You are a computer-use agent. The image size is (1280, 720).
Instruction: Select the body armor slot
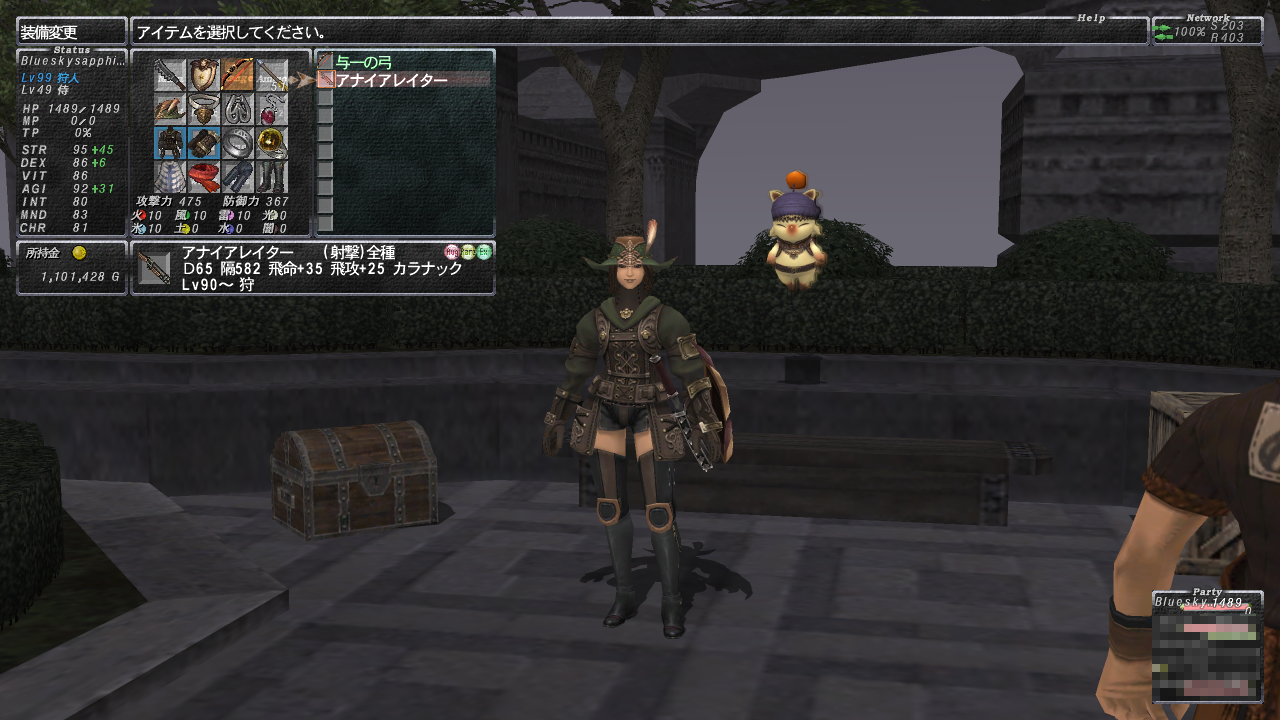pyautogui.click(x=170, y=142)
